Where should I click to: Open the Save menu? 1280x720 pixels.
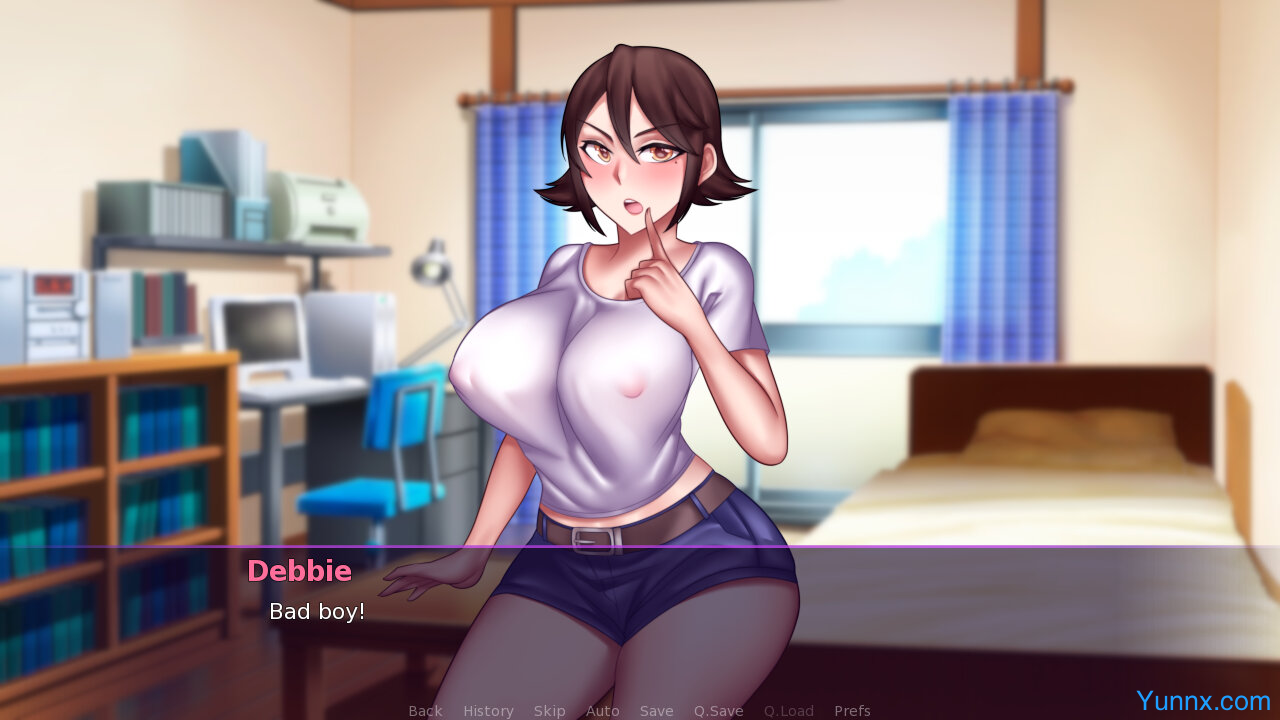coord(656,711)
